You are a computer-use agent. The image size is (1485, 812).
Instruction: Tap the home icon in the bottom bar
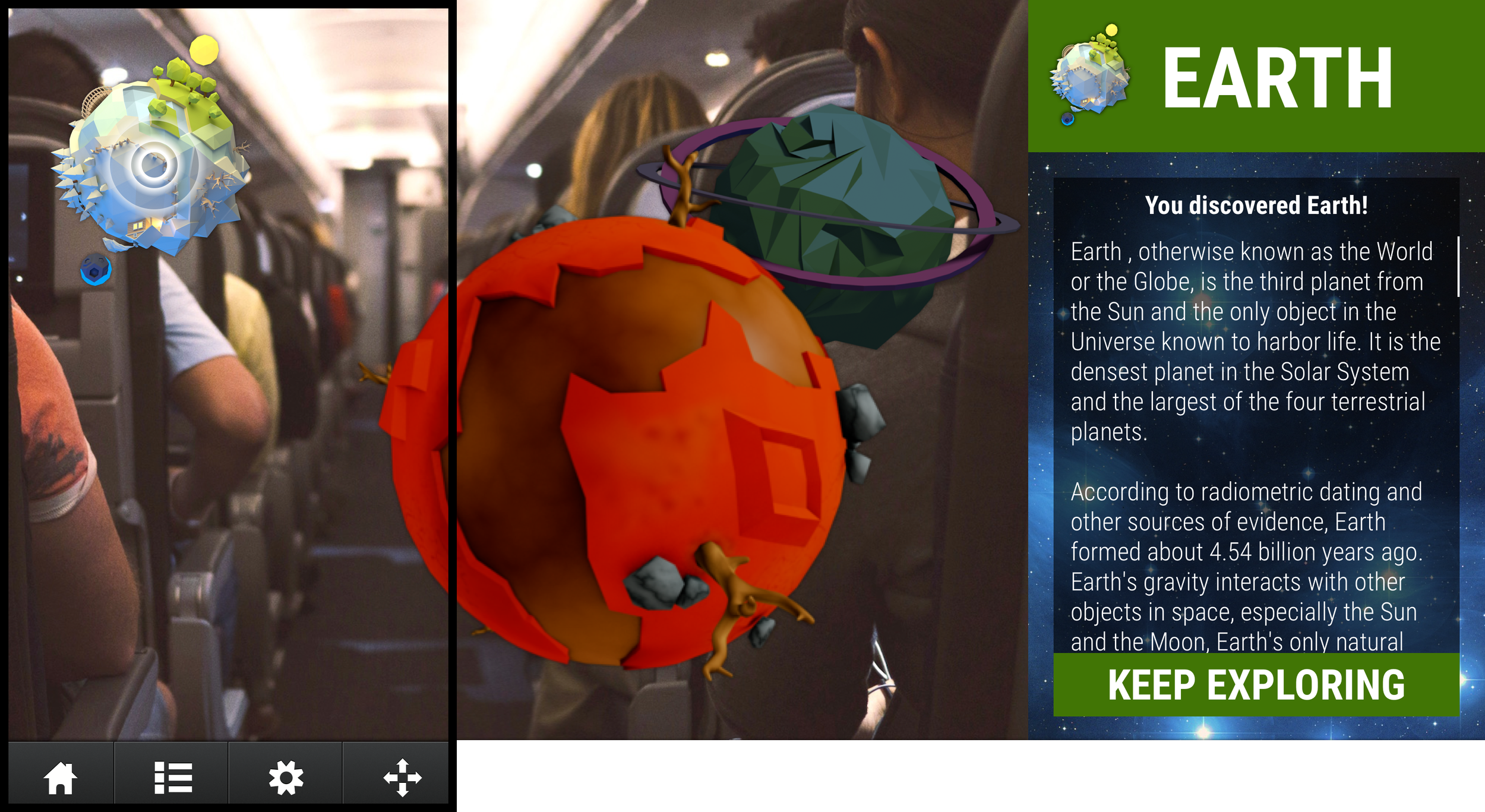click(x=62, y=779)
